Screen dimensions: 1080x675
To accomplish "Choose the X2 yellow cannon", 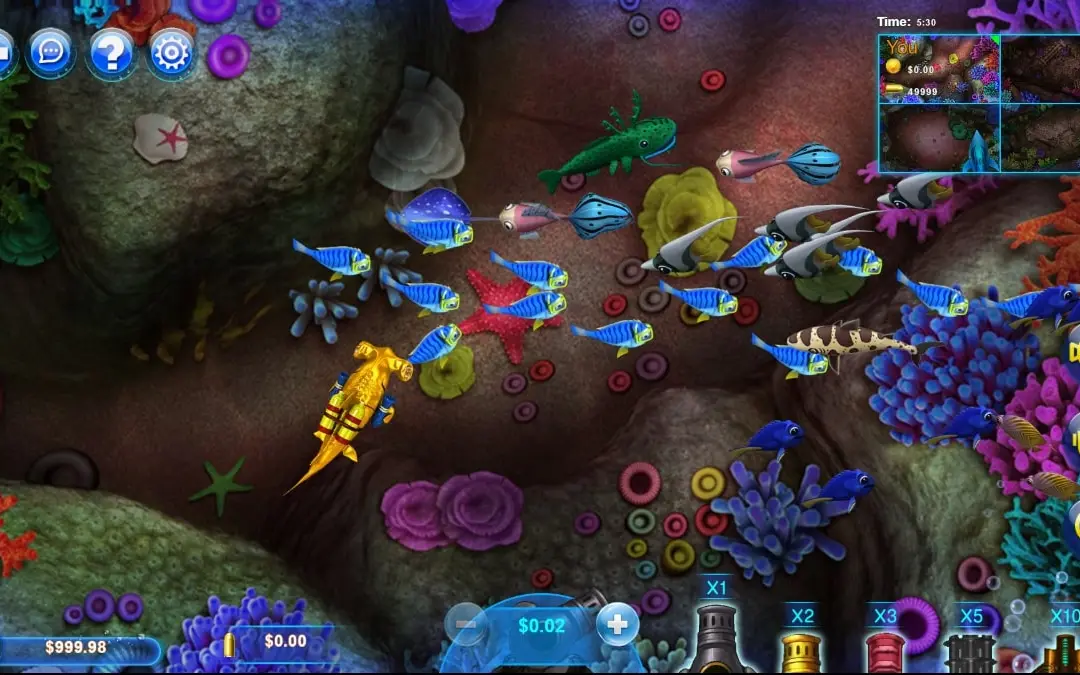I will (x=801, y=647).
